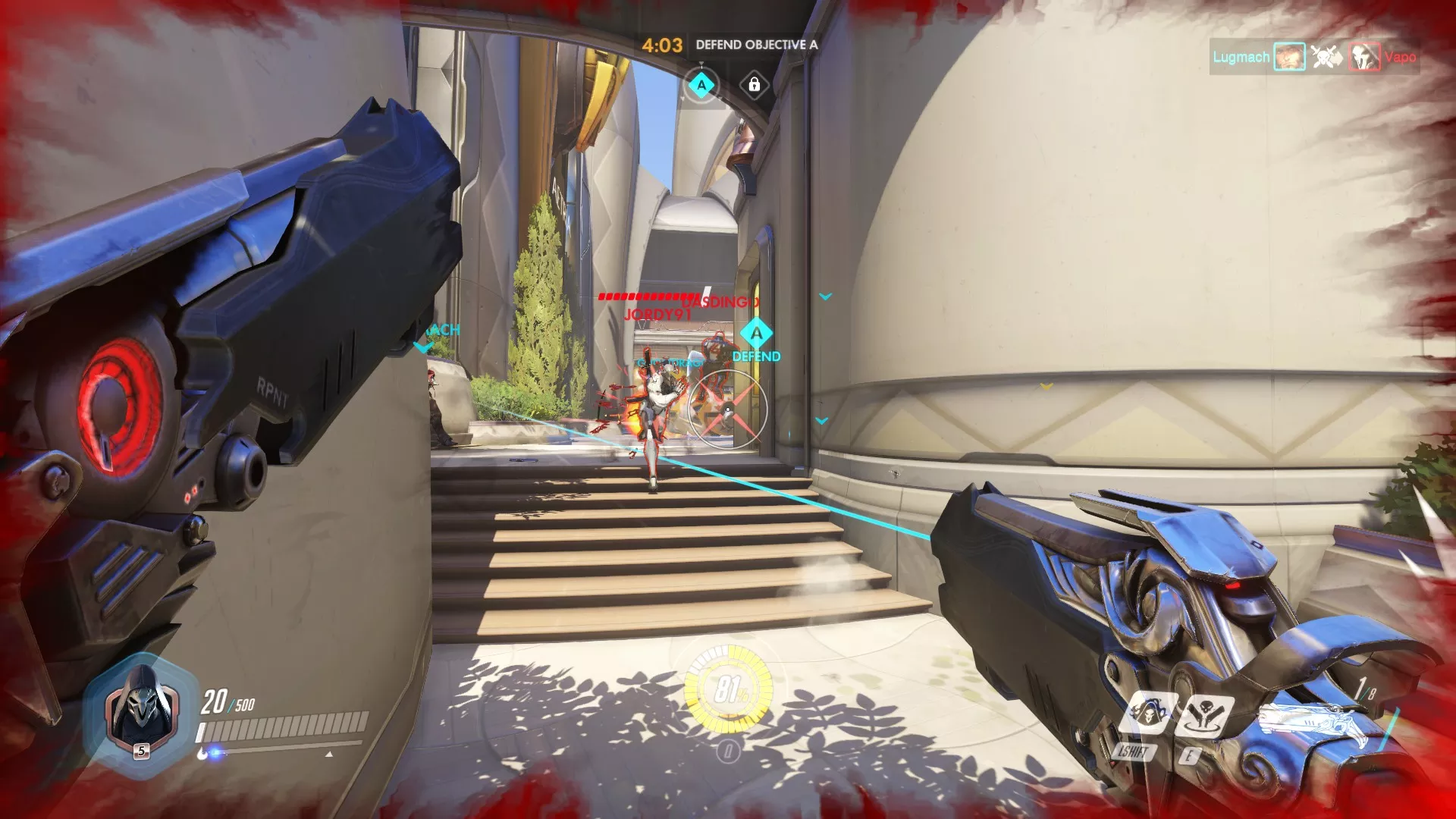Click the Reaper portrait beside Vapo
Viewport: 1456px width, 819px height.
click(1363, 57)
